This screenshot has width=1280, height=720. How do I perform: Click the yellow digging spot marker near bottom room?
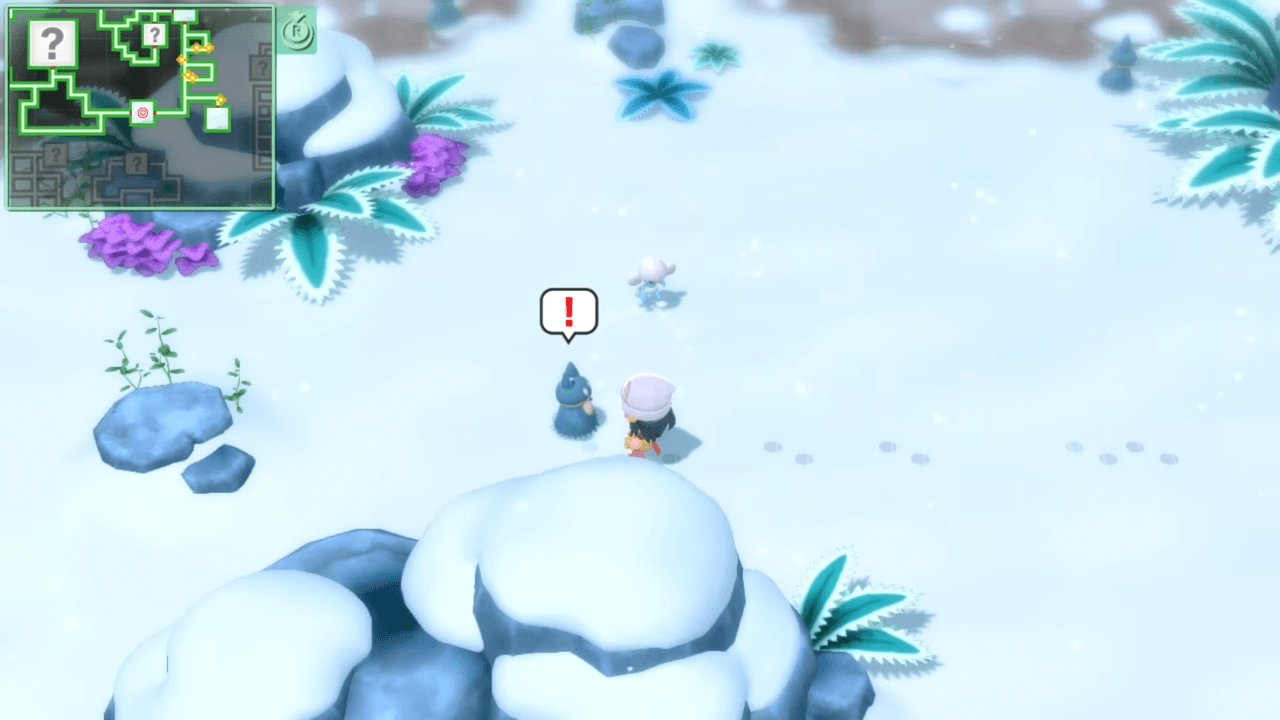pyautogui.click(x=220, y=98)
